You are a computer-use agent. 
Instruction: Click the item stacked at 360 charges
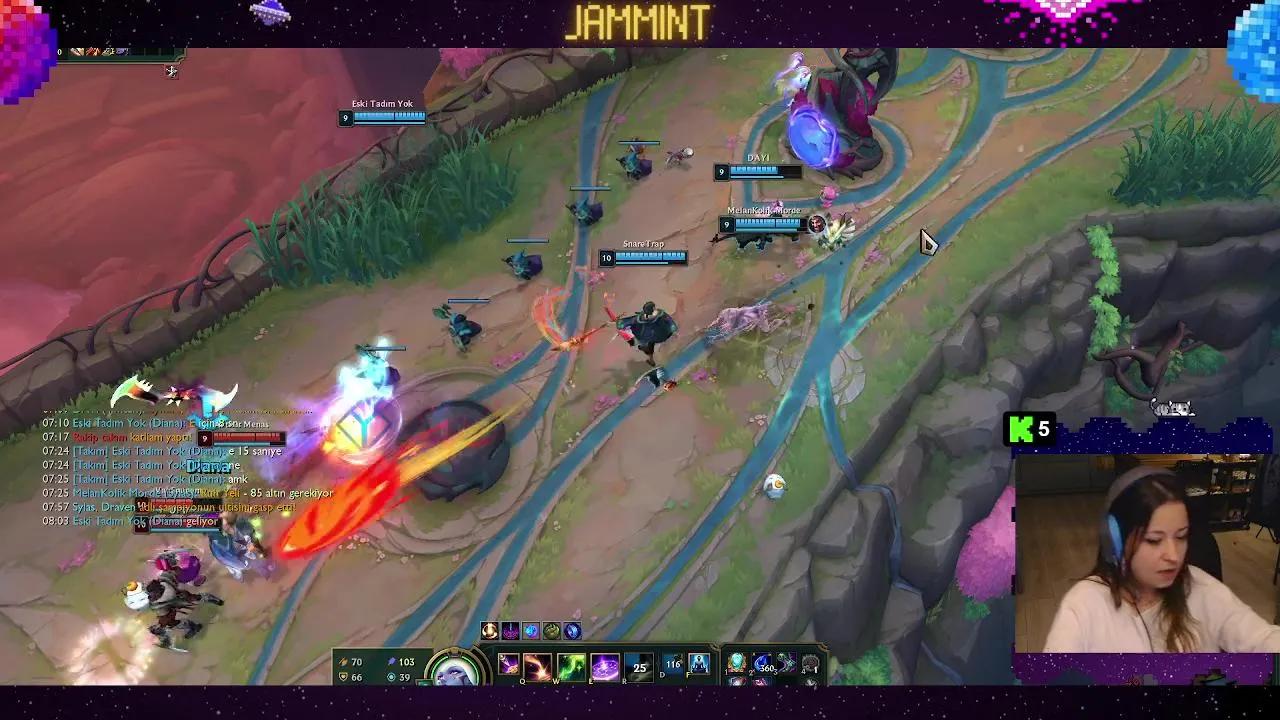coord(763,663)
